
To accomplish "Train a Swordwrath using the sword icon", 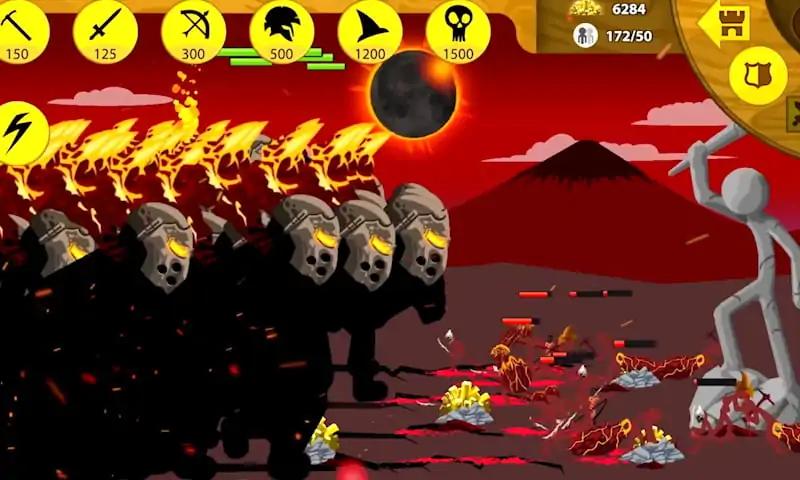I will [x=104, y=28].
